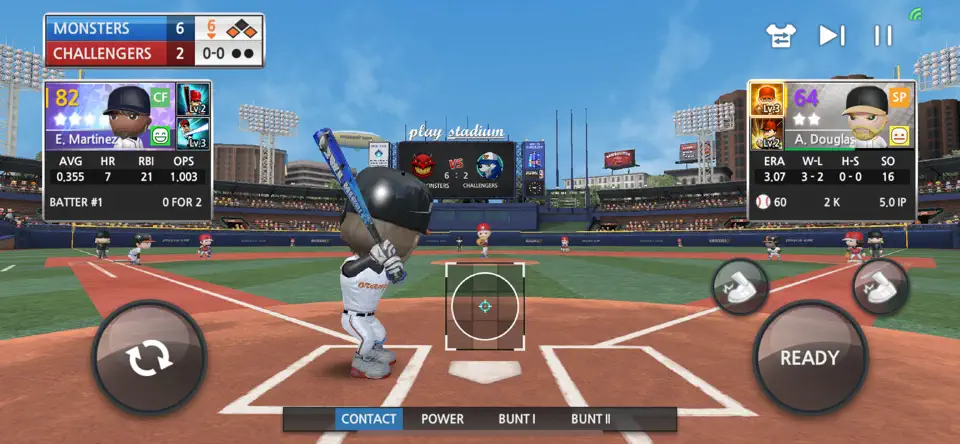
Task: Click the circular swap arrows button
Action: [x=149, y=357]
